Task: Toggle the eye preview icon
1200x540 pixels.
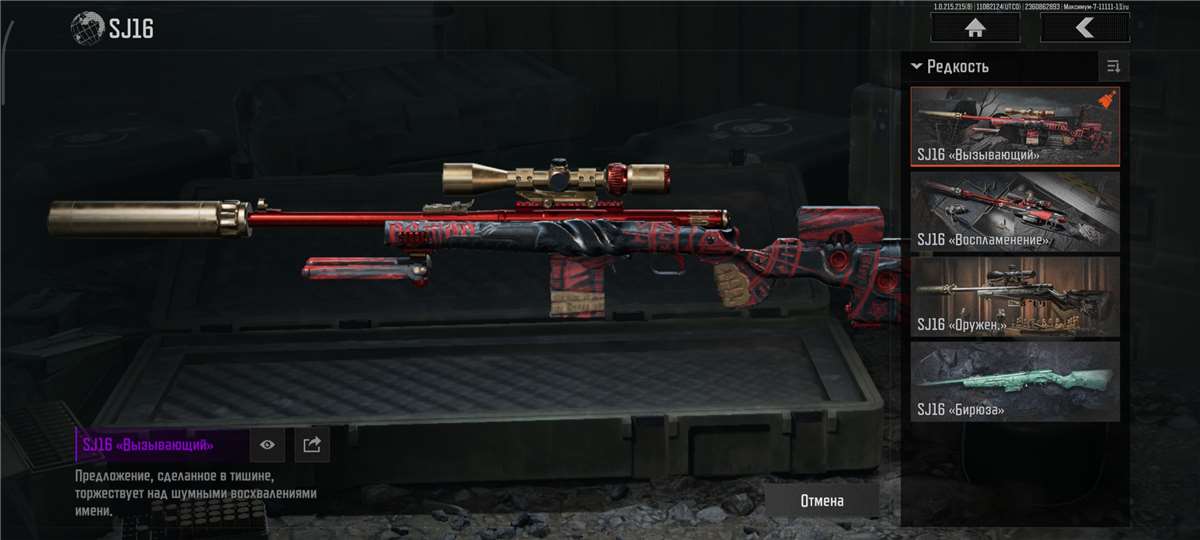Action: click(267, 445)
